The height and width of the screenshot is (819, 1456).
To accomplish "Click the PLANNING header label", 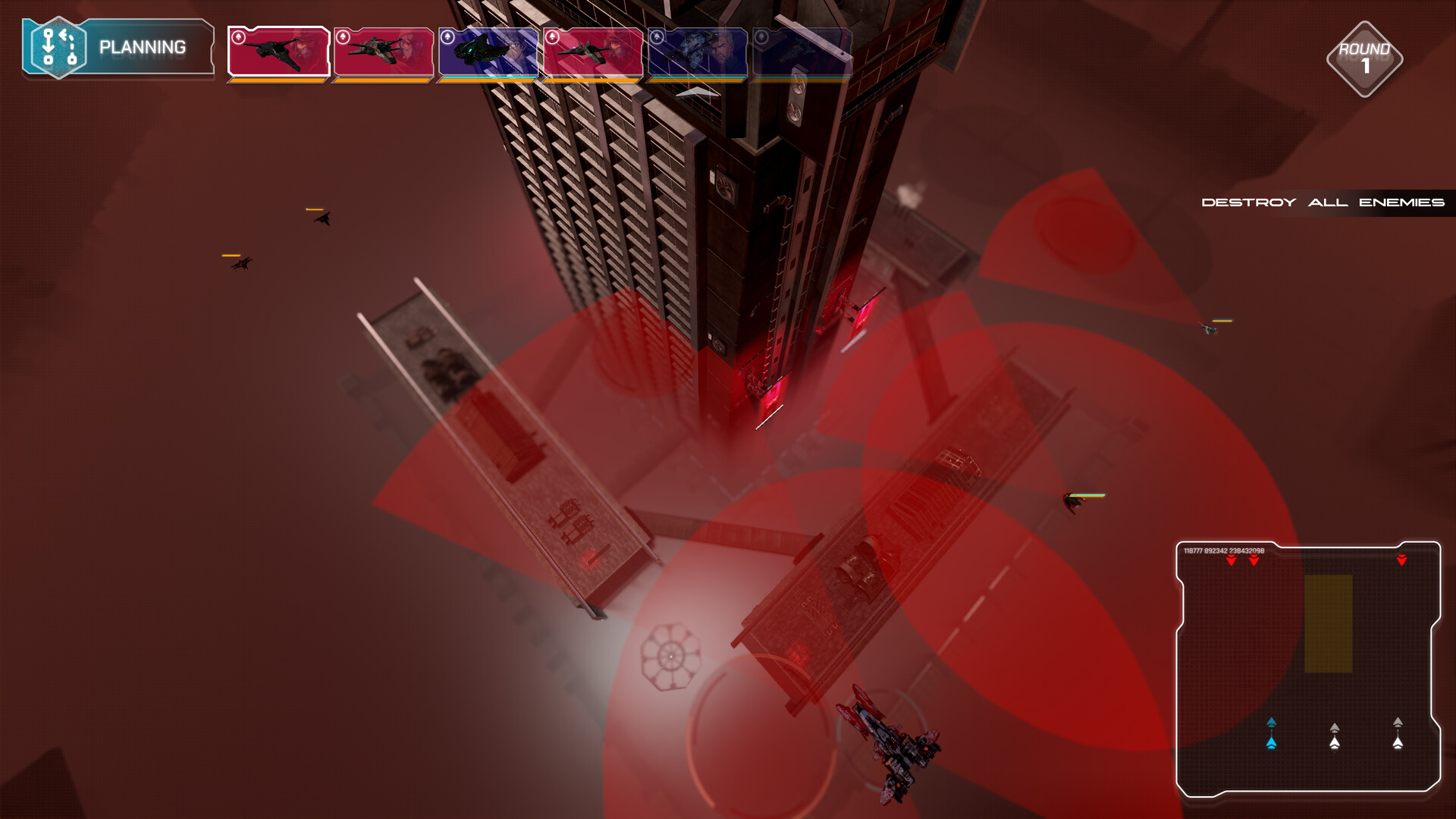I will point(141,46).
